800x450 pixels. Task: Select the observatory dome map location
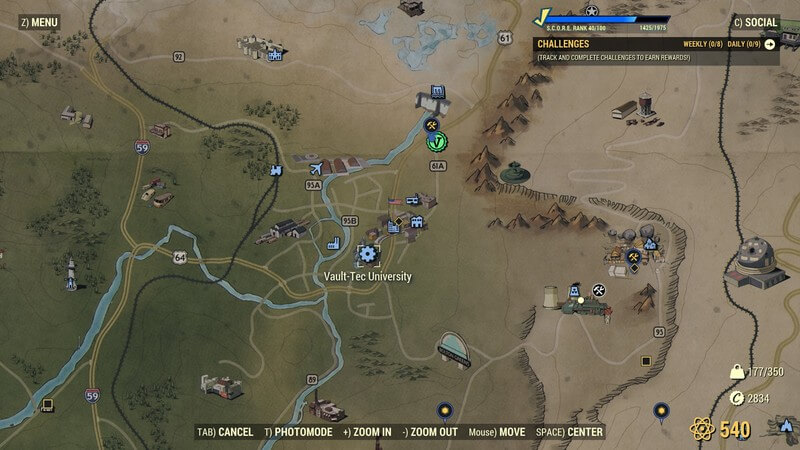[757, 257]
